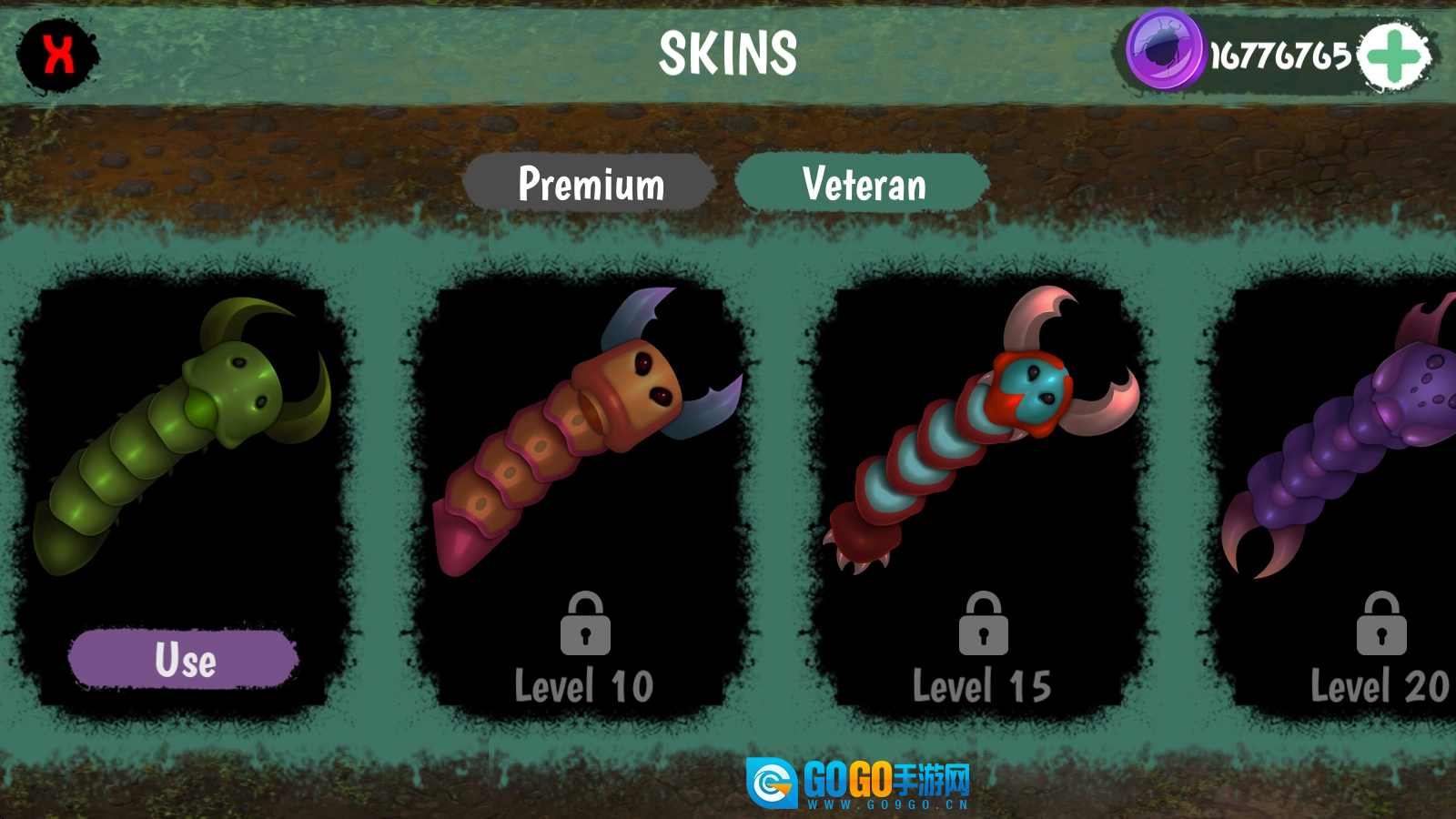This screenshot has width=1456, height=819.
Task: Switch to the Premium skins tab
Action: coord(591,184)
